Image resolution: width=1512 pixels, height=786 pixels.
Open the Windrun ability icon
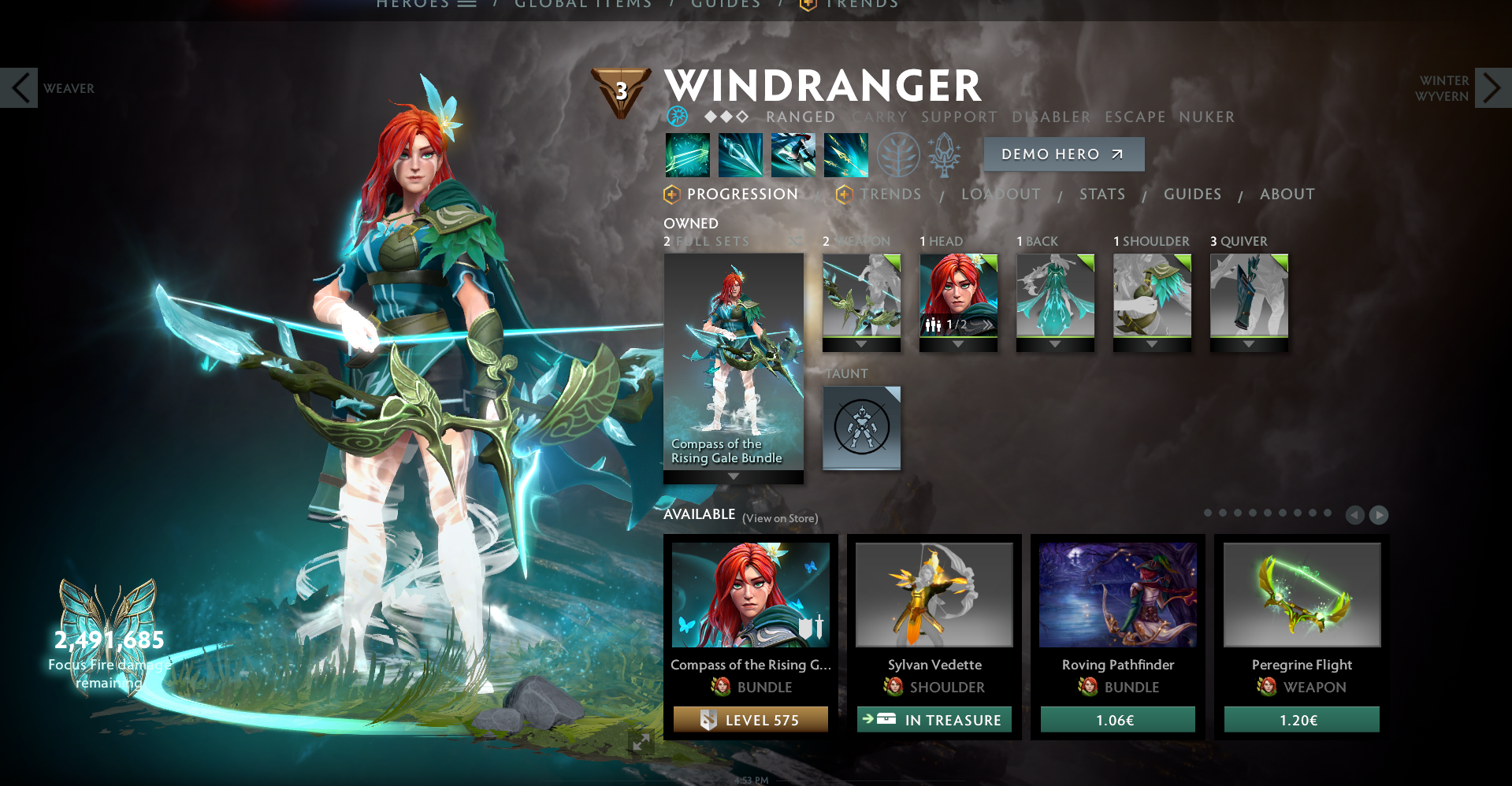tap(793, 154)
